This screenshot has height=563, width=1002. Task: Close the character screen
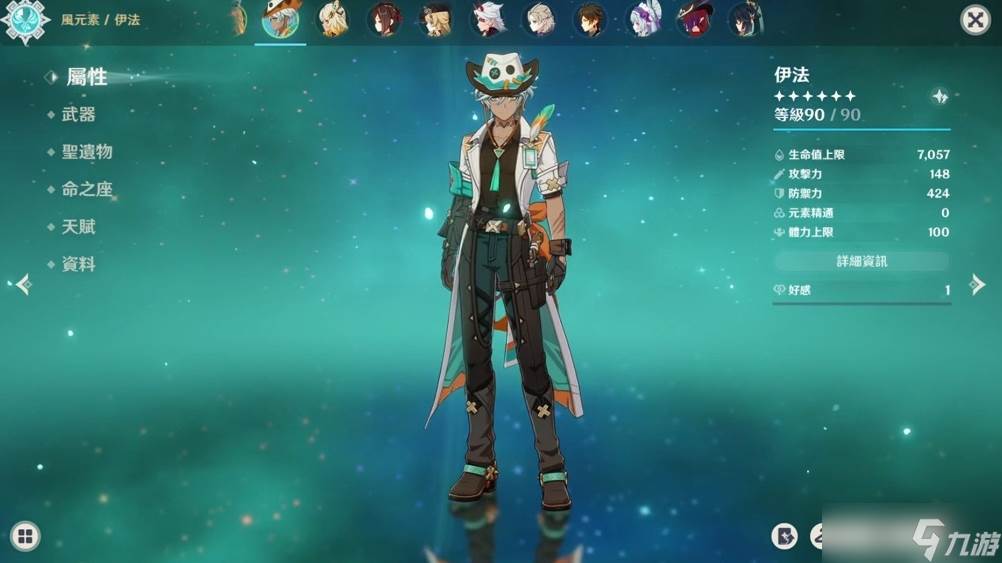click(975, 20)
